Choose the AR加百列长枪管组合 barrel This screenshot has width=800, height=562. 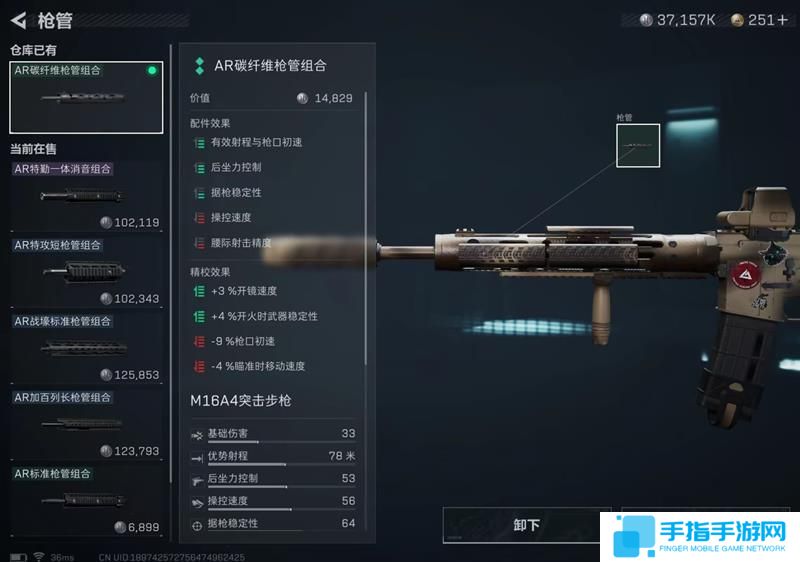(x=86, y=423)
